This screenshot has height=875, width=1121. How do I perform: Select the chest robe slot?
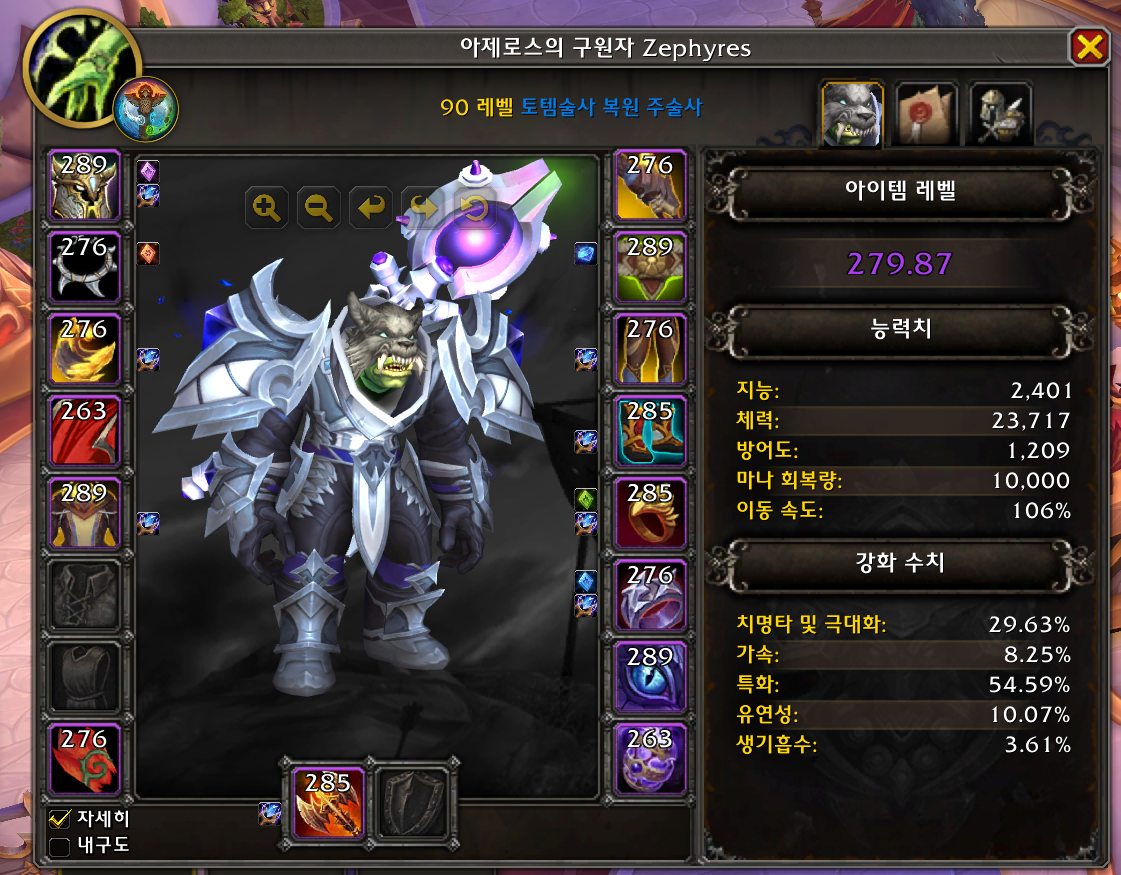click(84, 514)
